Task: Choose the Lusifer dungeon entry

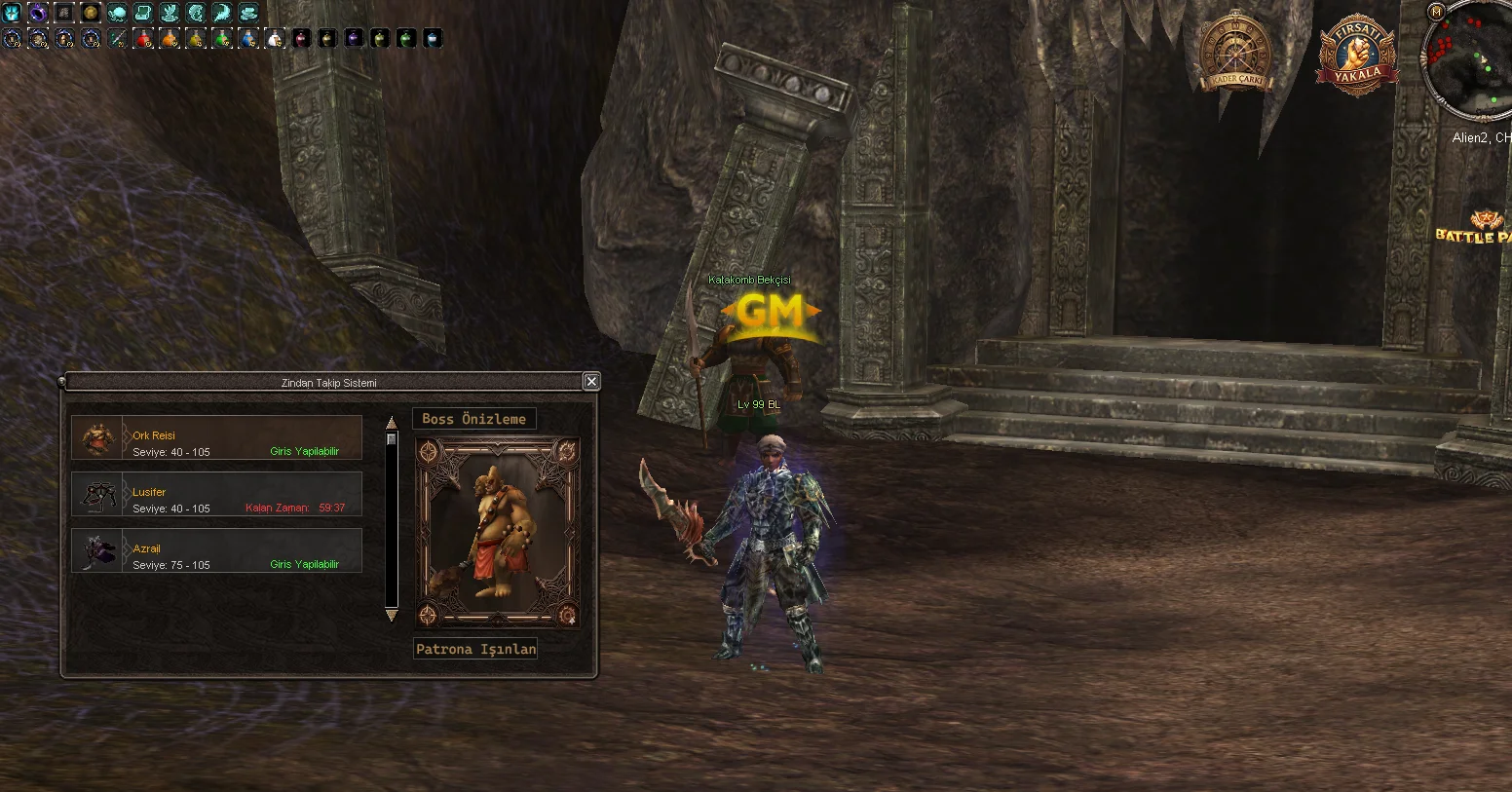Action: coord(216,494)
